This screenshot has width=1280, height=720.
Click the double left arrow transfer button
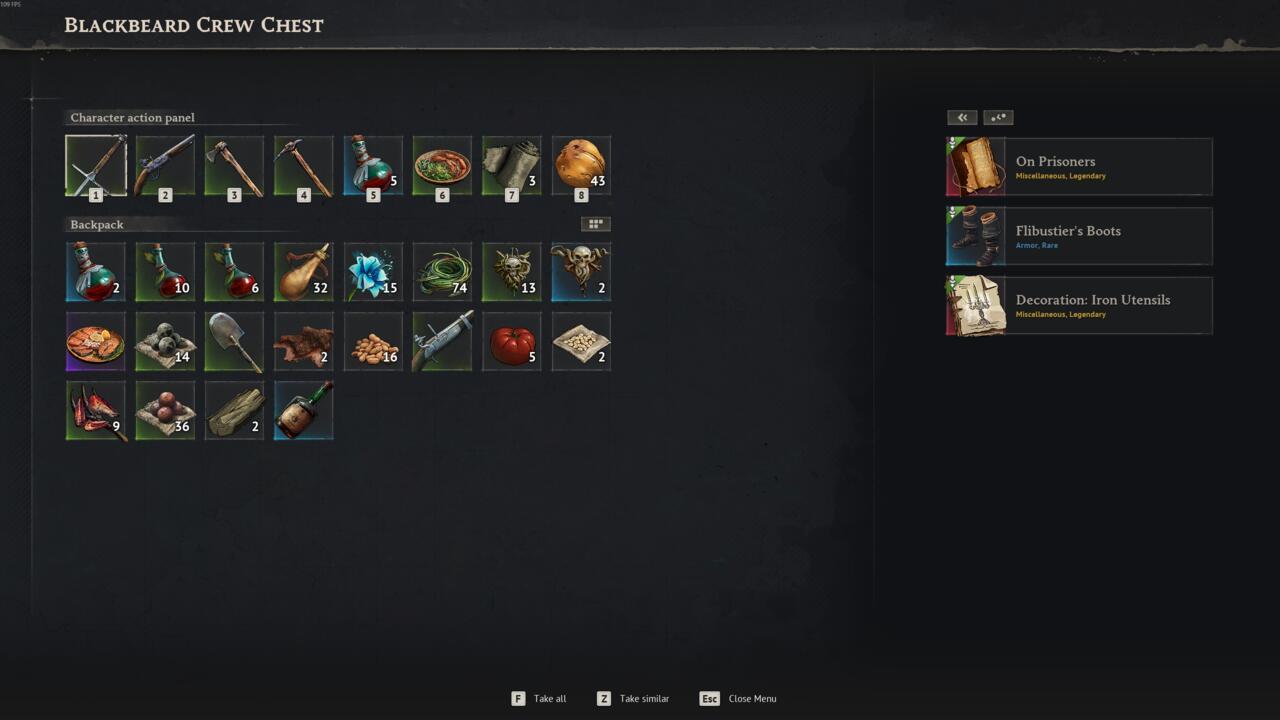click(x=962, y=118)
